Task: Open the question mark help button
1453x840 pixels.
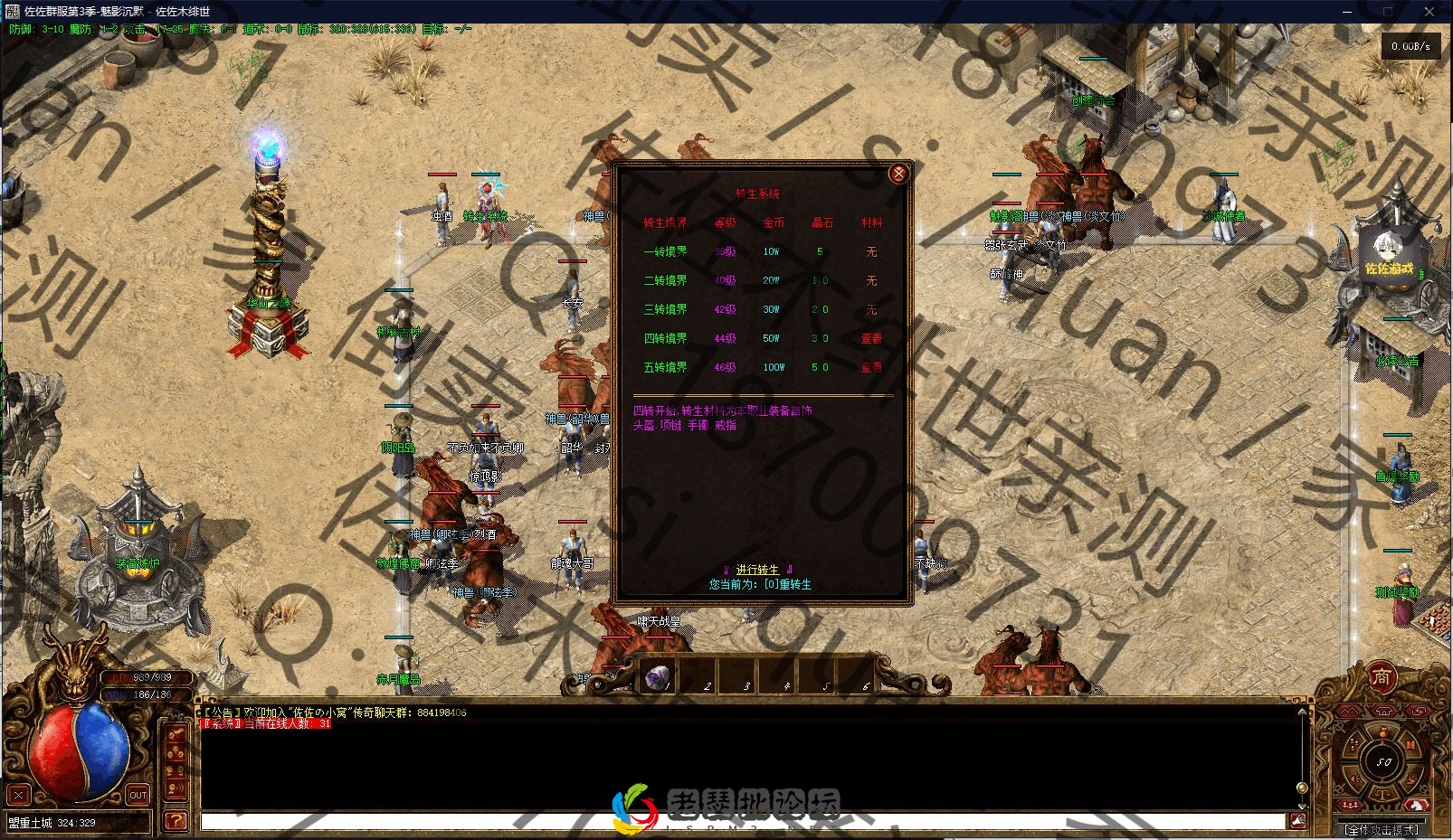Action: (x=176, y=821)
